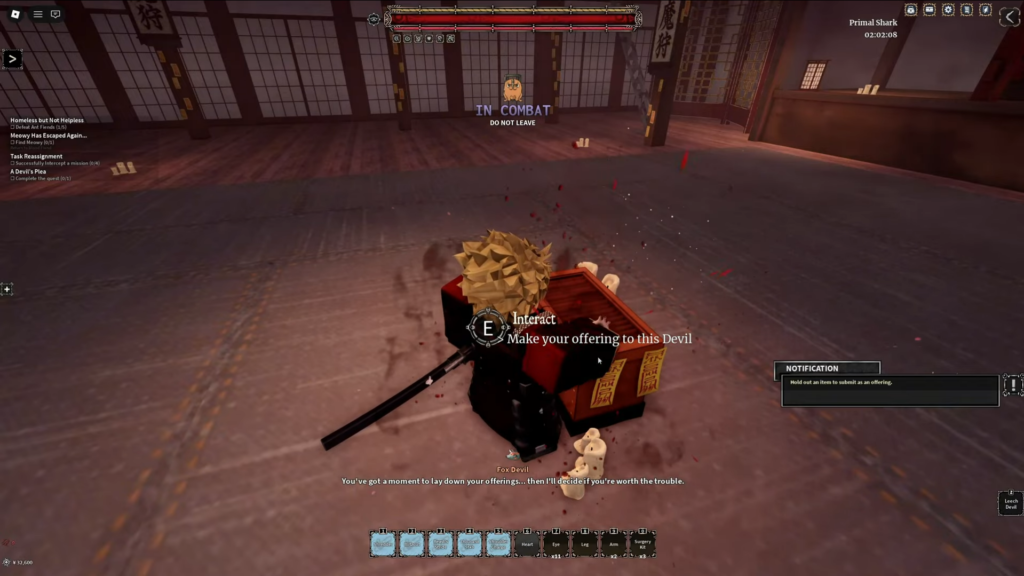Open the Roblox menu
This screenshot has width=1024, height=576.
tap(13, 14)
